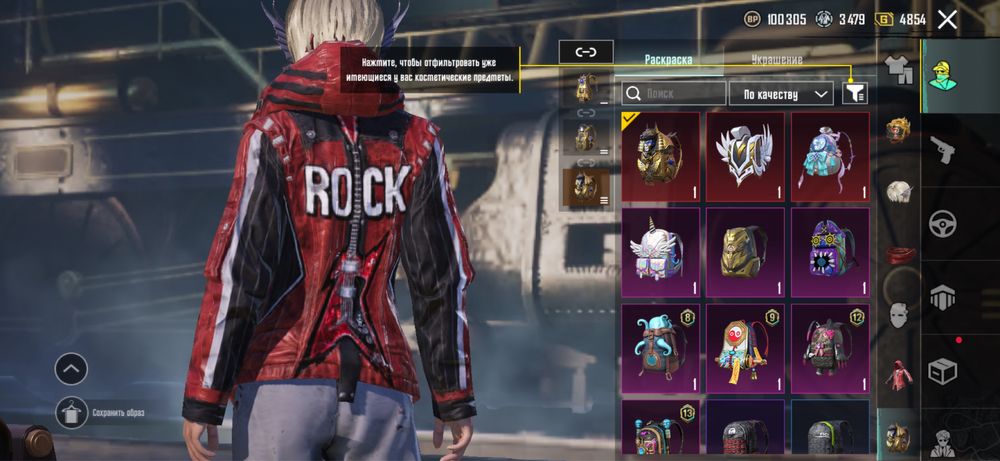
Task: Open the white face mask subcategory
Action: 897,315
